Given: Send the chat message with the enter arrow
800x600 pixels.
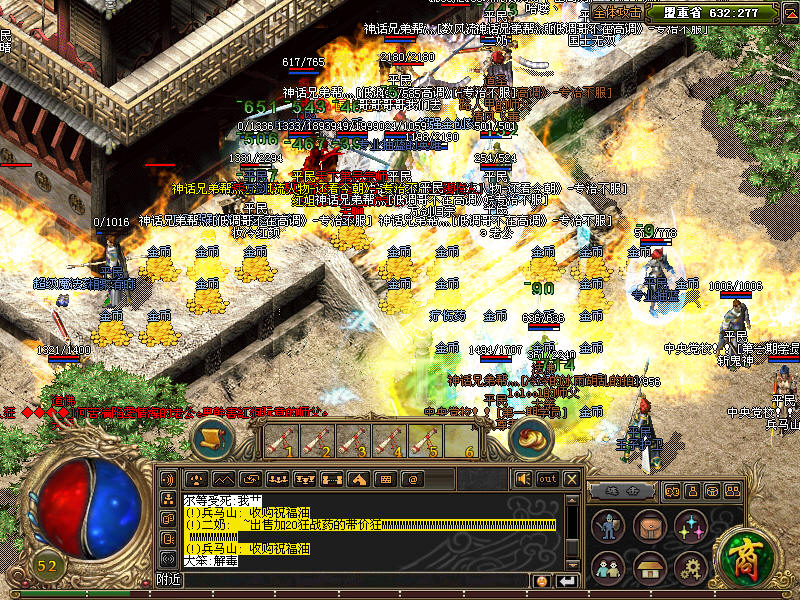Looking at the screenshot, I should pyautogui.click(x=567, y=581).
